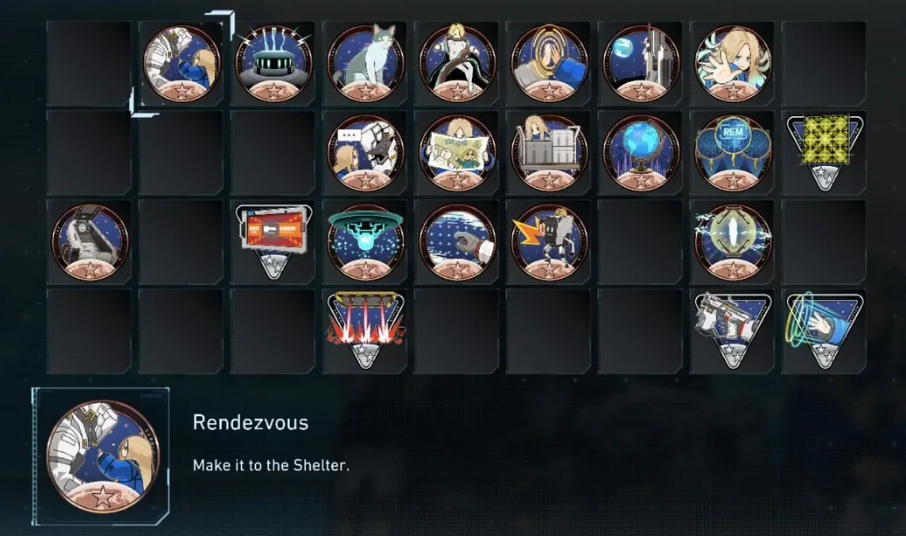Select the trophy of the girl reaching her hand out
The height and width of the screenshot is (536, 906).
pyautogui.click(x=733, y=62)
